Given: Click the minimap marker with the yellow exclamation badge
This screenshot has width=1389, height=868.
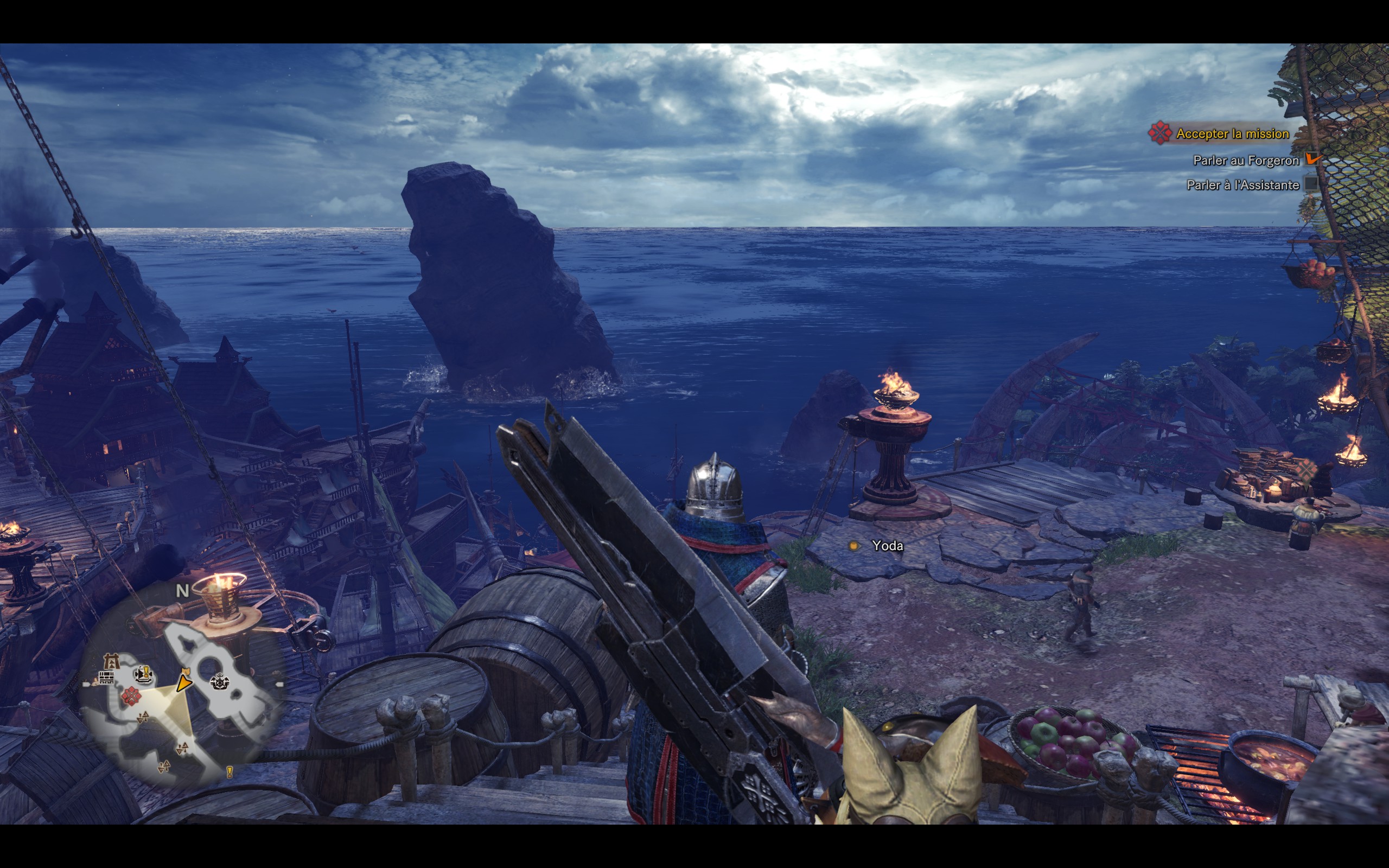Looking at the screenshot, I should point(143,673).
